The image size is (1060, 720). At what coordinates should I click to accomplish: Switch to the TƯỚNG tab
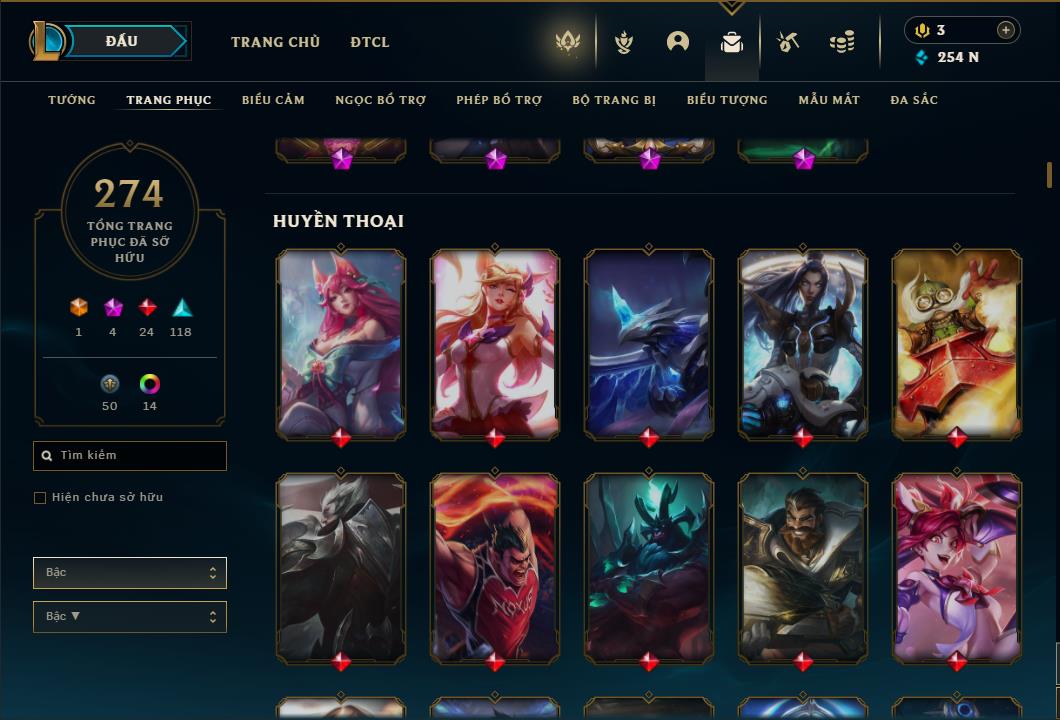[x=72, y=100]
